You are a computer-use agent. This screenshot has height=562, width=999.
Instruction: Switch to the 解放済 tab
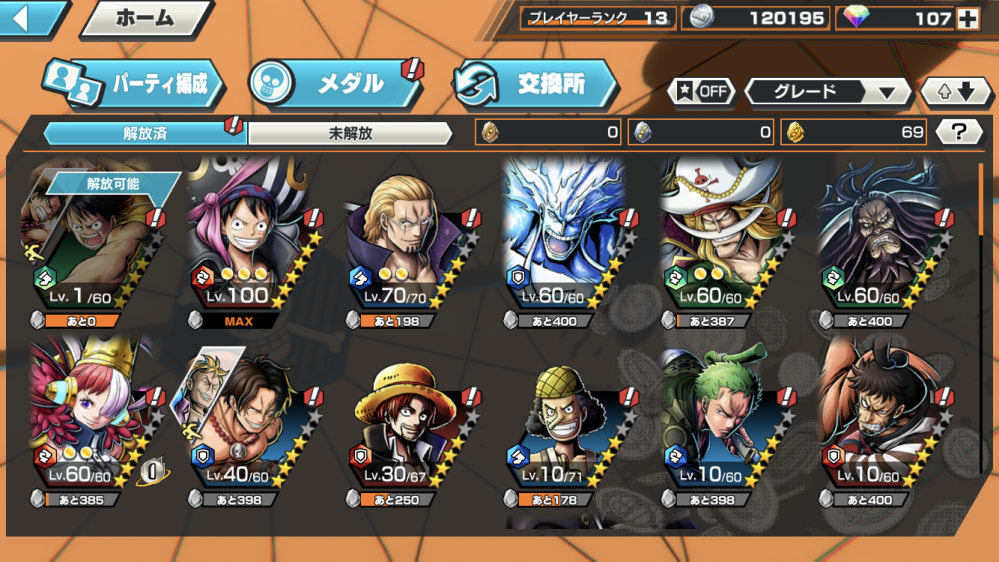pyautogui.click(x=143, y=132)
